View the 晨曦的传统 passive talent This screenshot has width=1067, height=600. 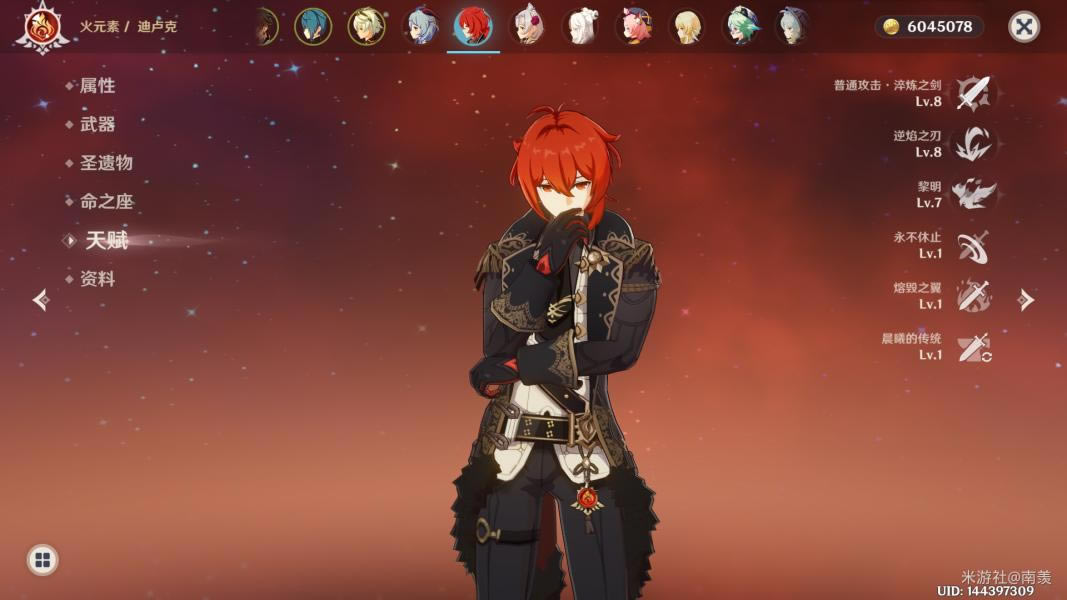pos(972,348)
